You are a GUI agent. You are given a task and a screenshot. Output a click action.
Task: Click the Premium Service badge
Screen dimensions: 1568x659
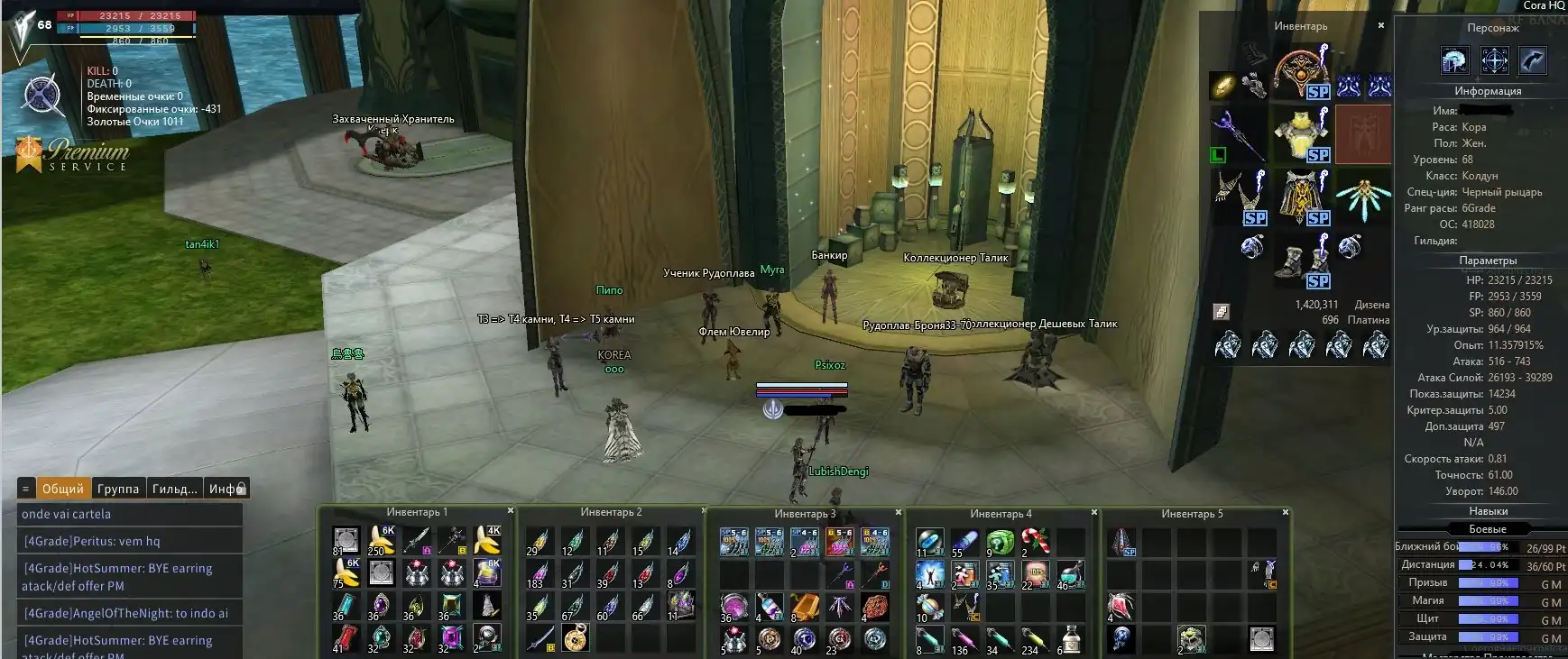pyautogui.click(x=72, y=154)
